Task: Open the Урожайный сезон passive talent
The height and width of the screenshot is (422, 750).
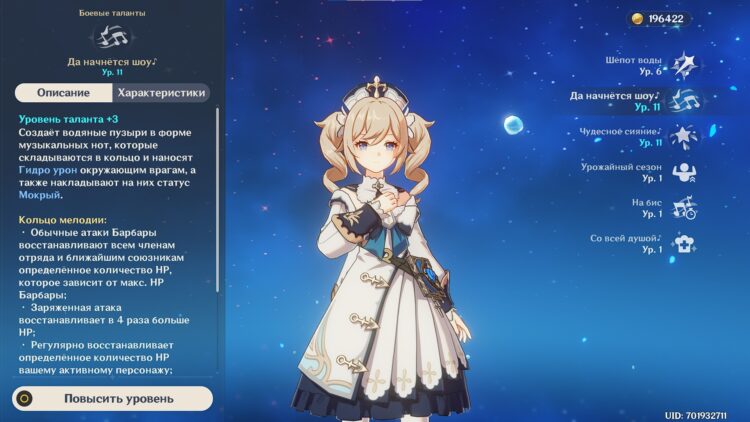Action: point(684,172)
